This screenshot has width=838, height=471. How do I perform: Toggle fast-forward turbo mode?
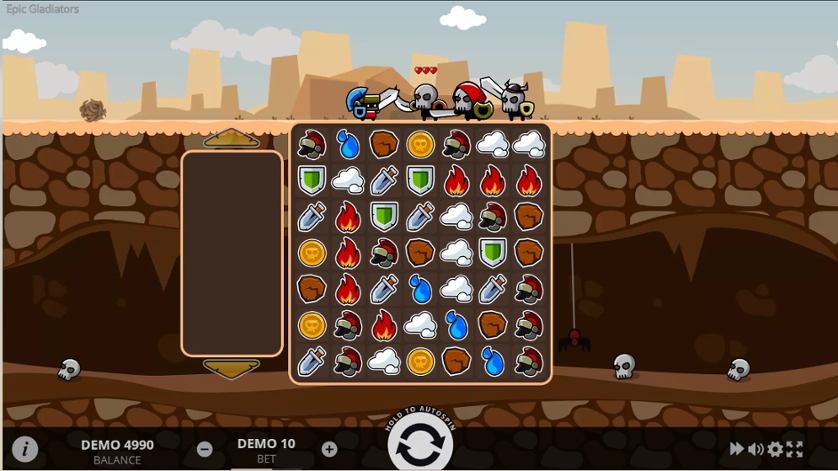(x=736, y=450)
